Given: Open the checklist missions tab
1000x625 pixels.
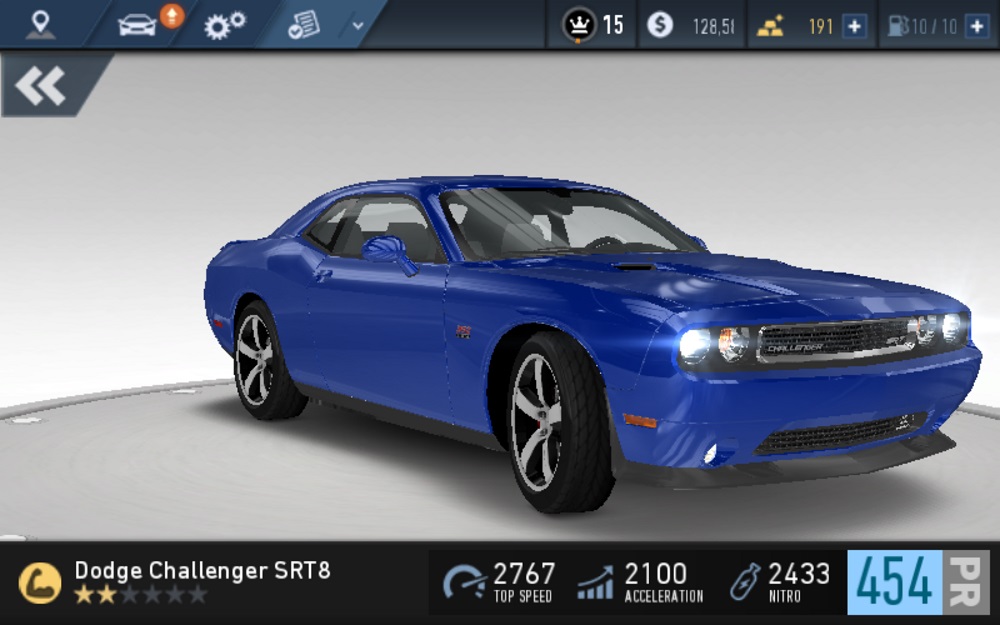Looking at the screenshot, I should pos(302,25).
